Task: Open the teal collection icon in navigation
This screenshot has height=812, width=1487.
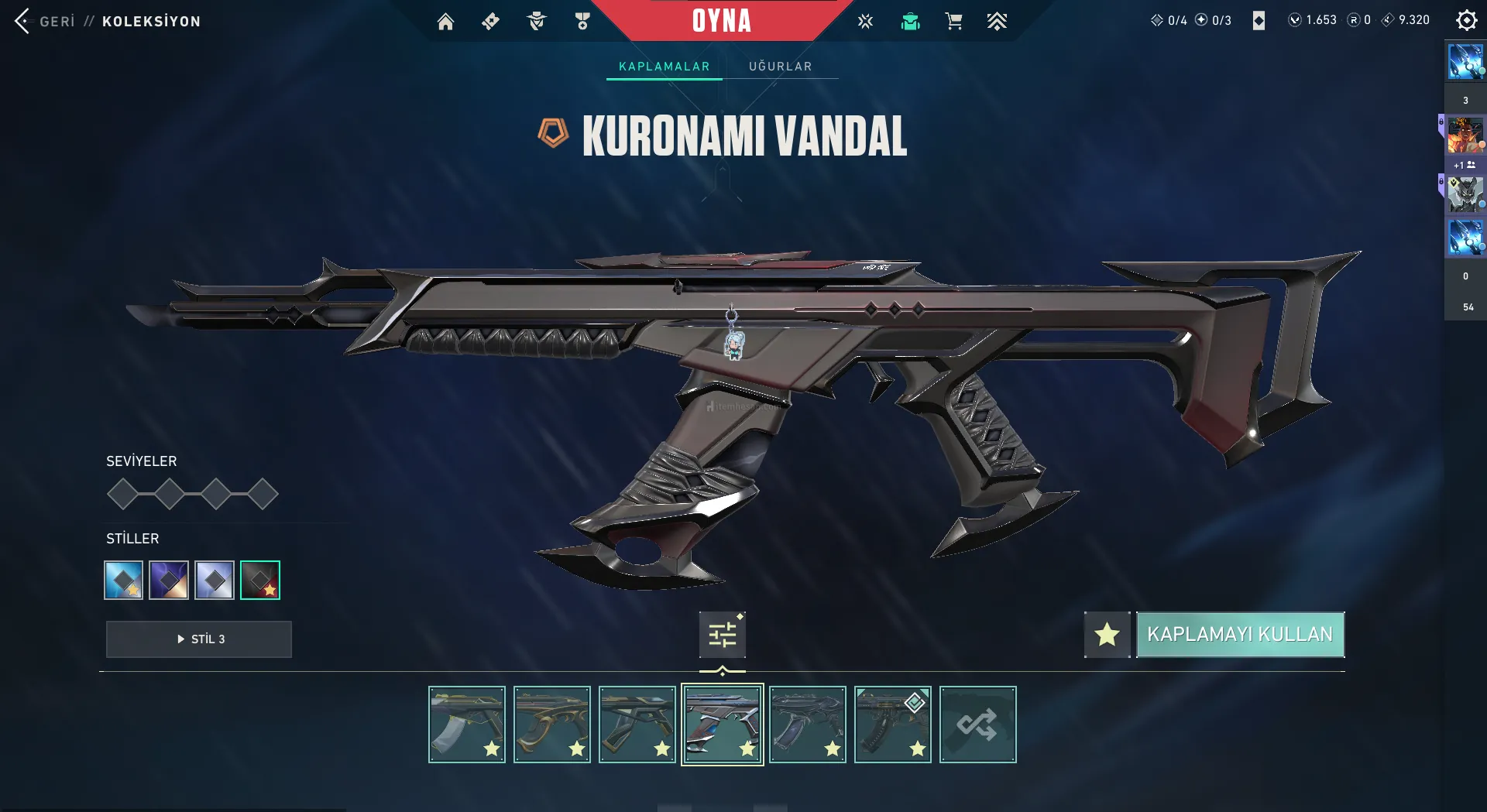Action: pos(910,22)
